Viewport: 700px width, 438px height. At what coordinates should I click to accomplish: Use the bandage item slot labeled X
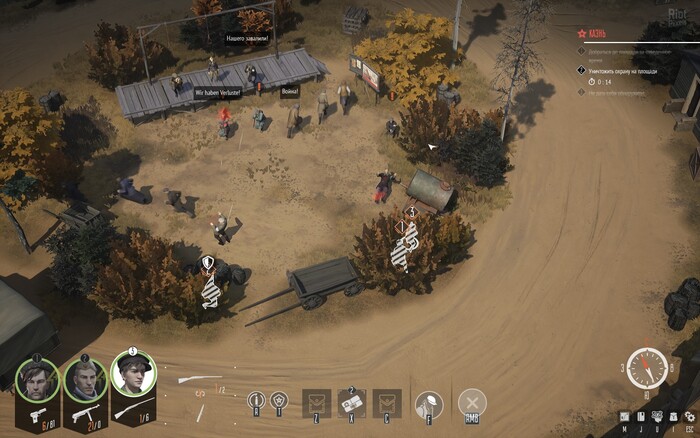pos(352,402)
